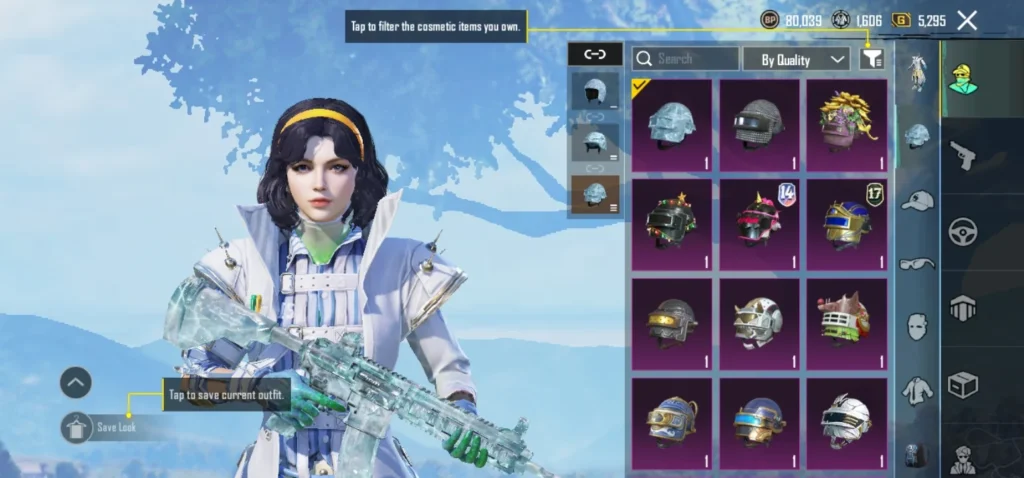Viewport: 1024px width, 478px height.
Task: Close the inventory screen
Action: (967, 20)
